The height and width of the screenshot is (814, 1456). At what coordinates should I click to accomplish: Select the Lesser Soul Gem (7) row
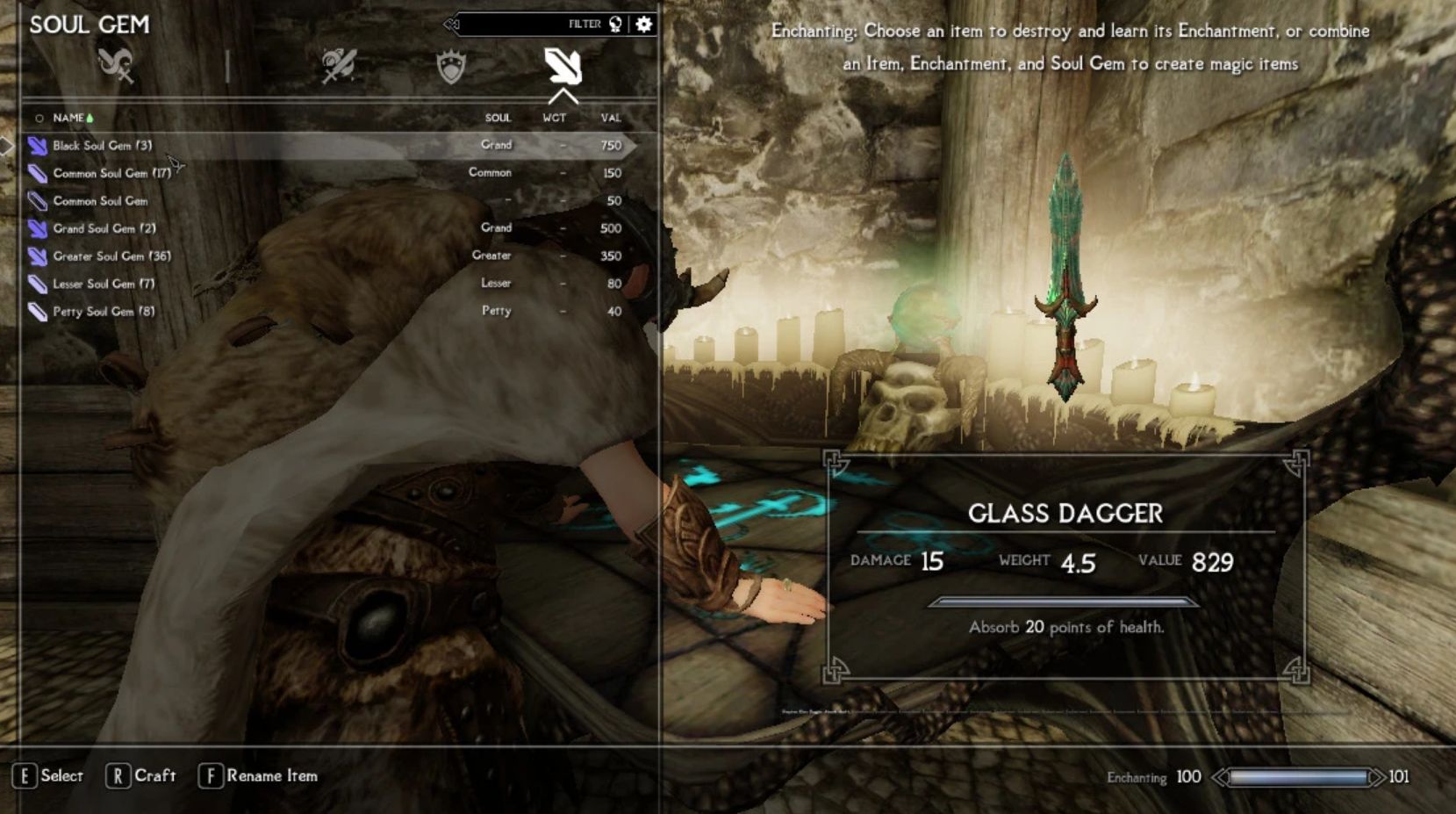click(x=104, y=284)
